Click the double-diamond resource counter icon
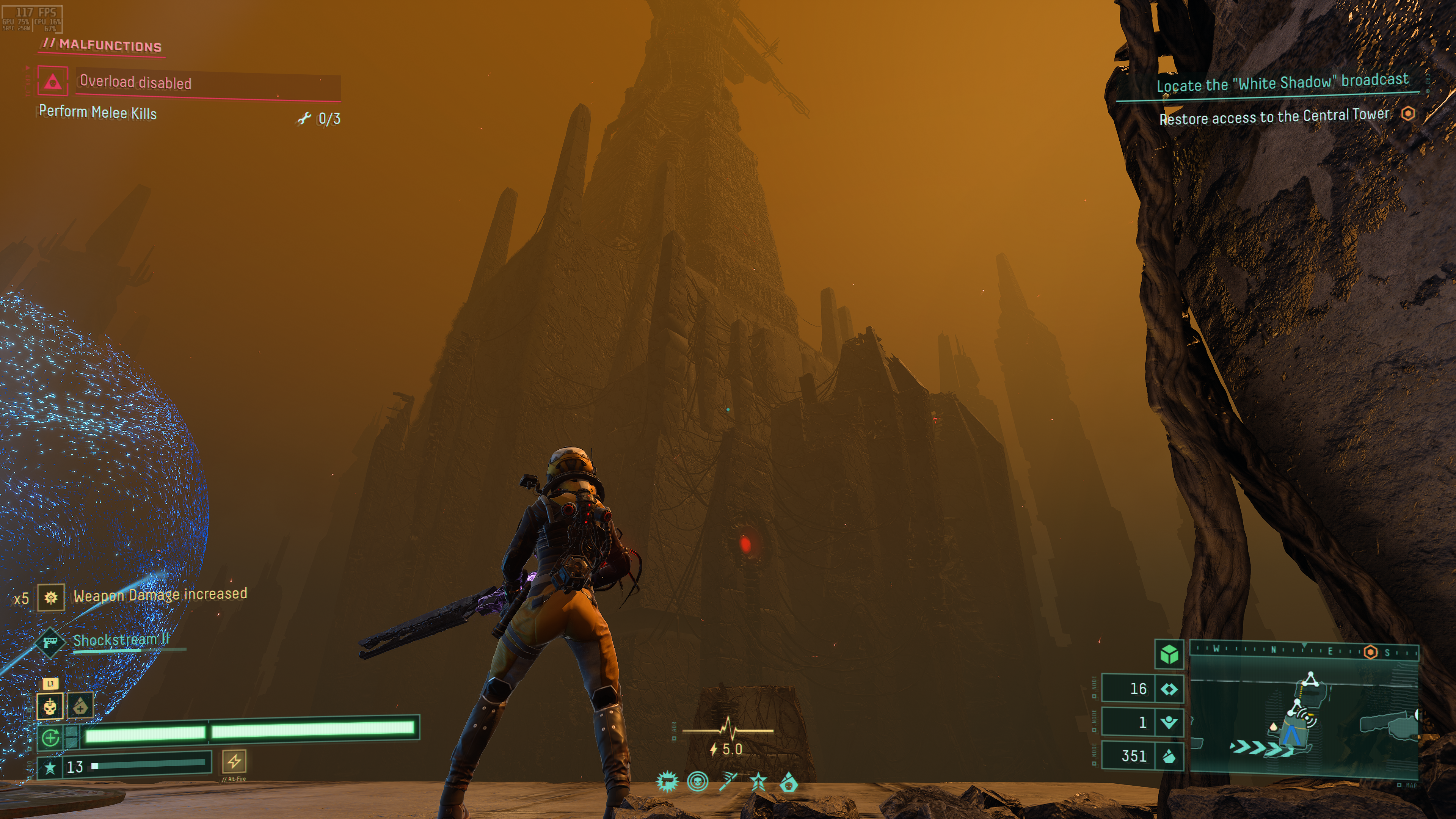 [1169, 689]
